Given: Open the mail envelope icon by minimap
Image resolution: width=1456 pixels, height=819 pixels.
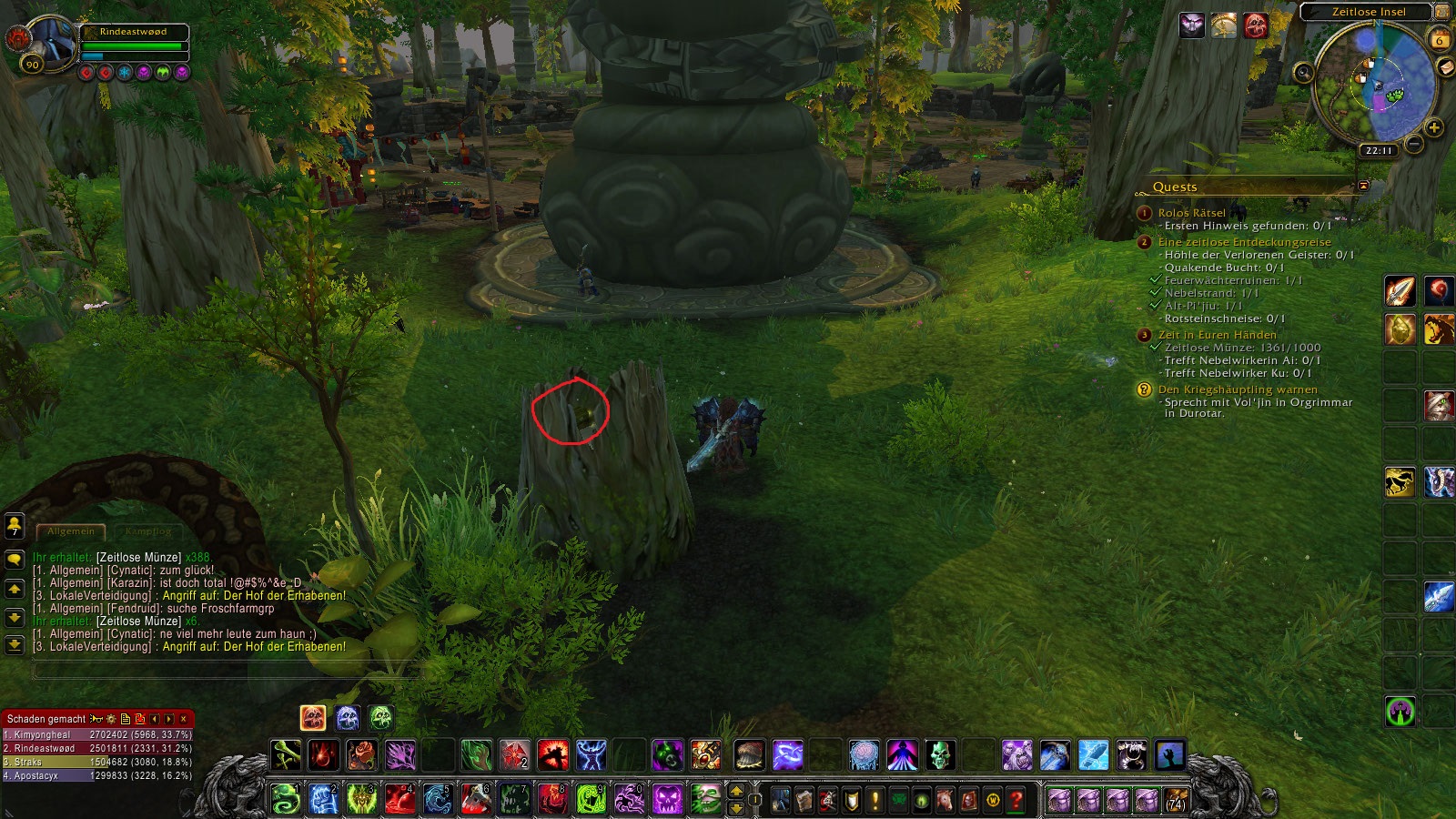Looking at the screenshot, I should click(x=1445, y=68).
